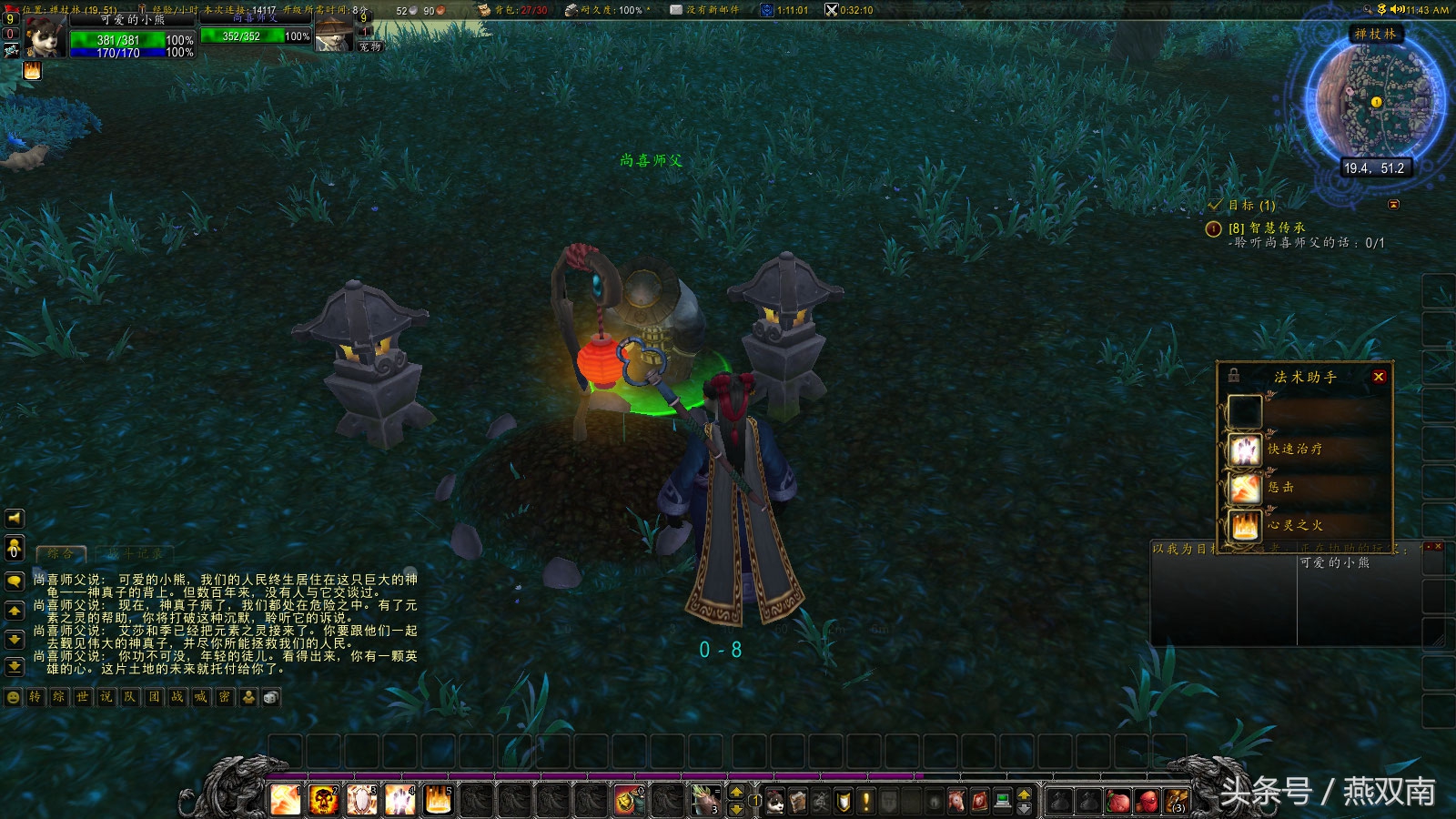
Task: Switch to the 综合 chat tab
Action: 60,553
